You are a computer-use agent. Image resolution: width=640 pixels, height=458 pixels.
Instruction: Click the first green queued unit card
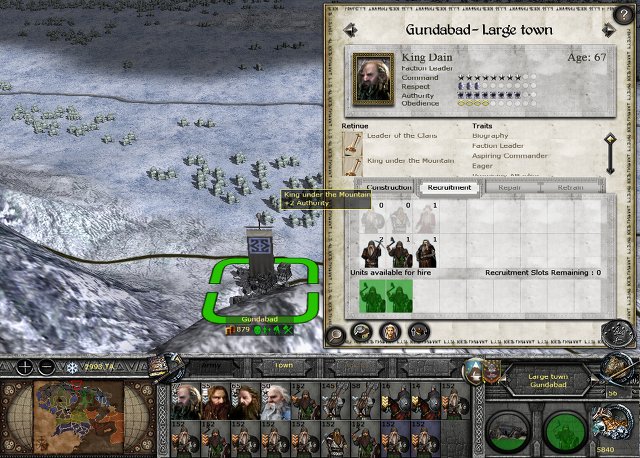click(x=373, y=294)
